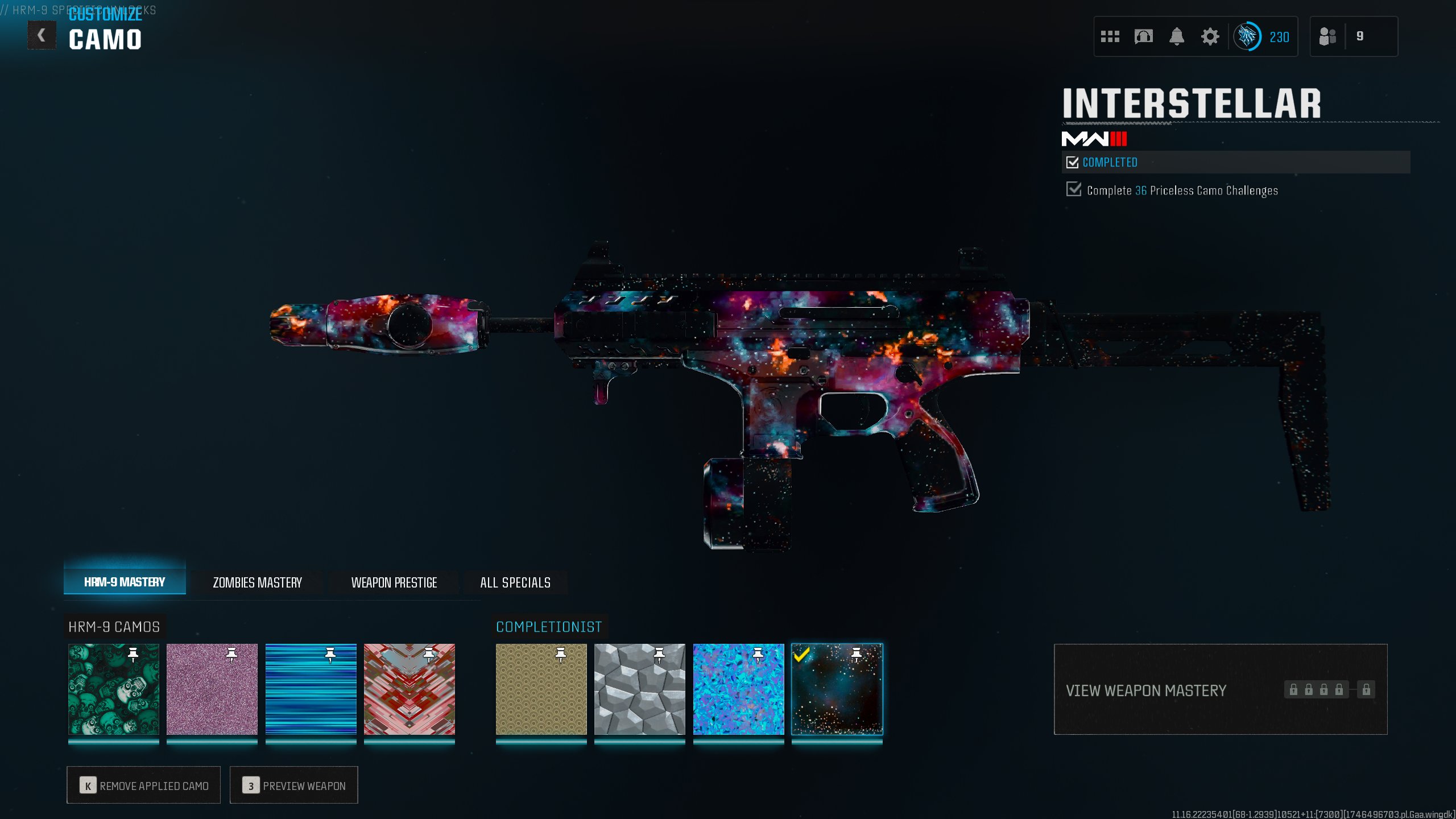Select the blue horizontal stripes camo

pyautogui.click(x=311, y=689)
